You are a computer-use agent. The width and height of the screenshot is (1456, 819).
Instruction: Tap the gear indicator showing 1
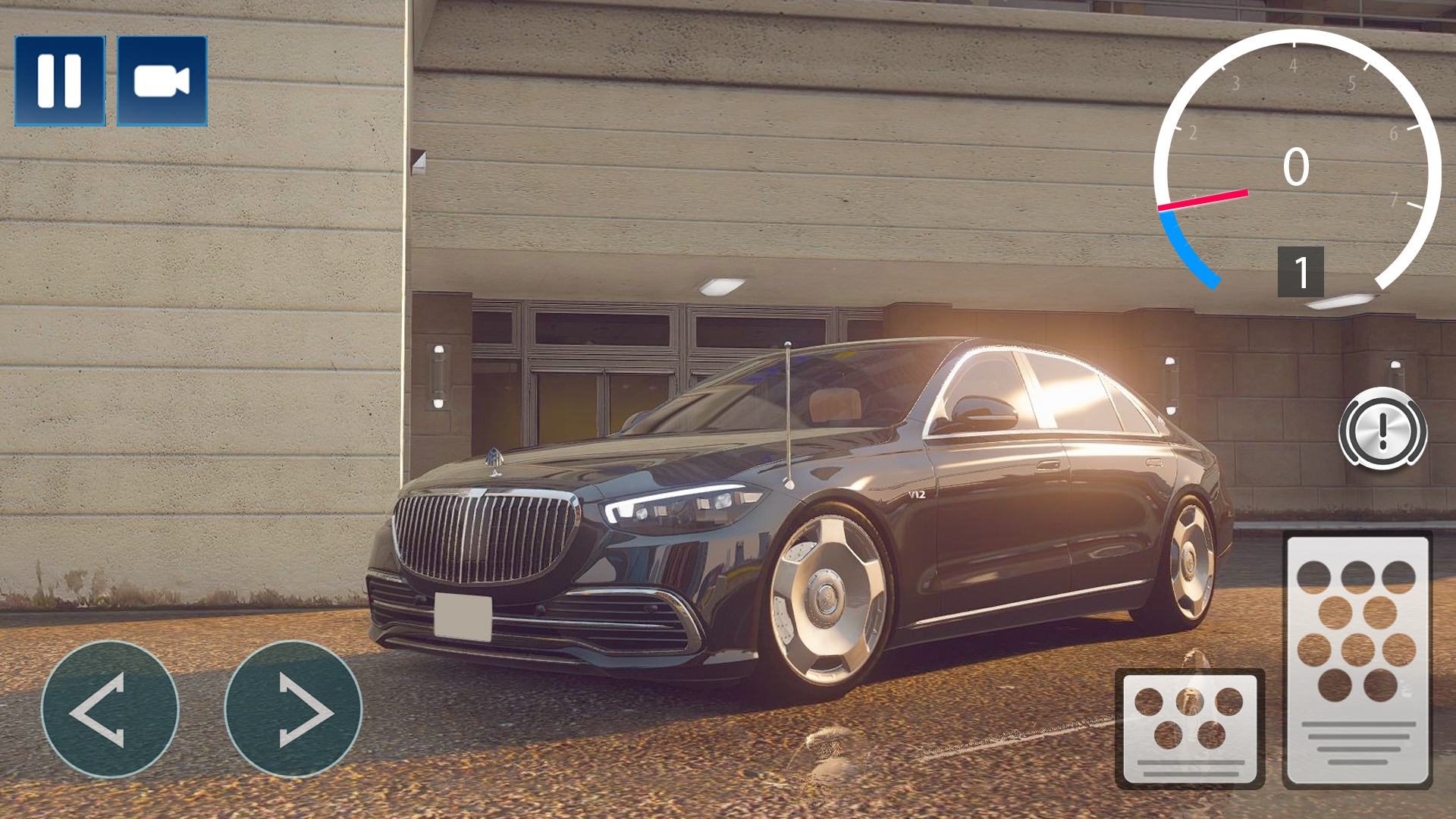tap(1301, 271)
